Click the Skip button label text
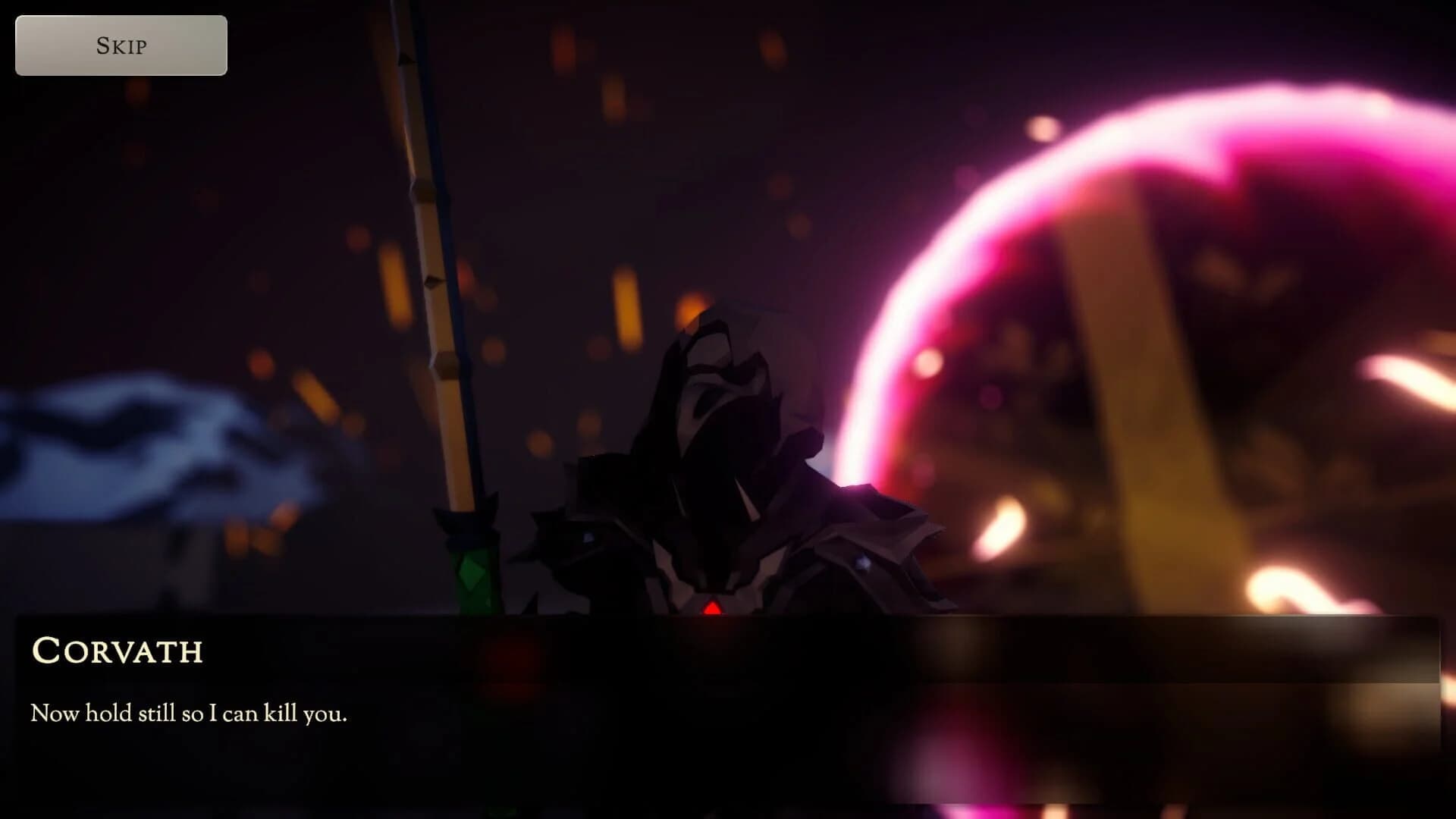This screenshot has width=1456, height=819. 120,46
